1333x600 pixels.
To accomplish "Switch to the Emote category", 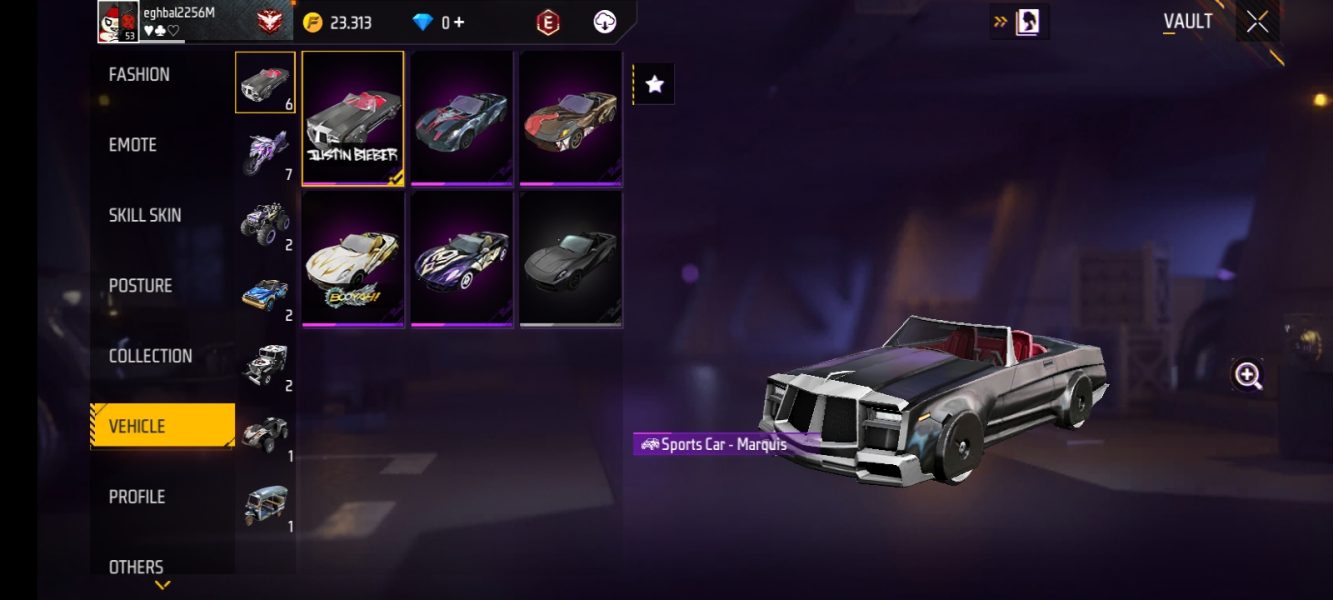I will (133, 145).
